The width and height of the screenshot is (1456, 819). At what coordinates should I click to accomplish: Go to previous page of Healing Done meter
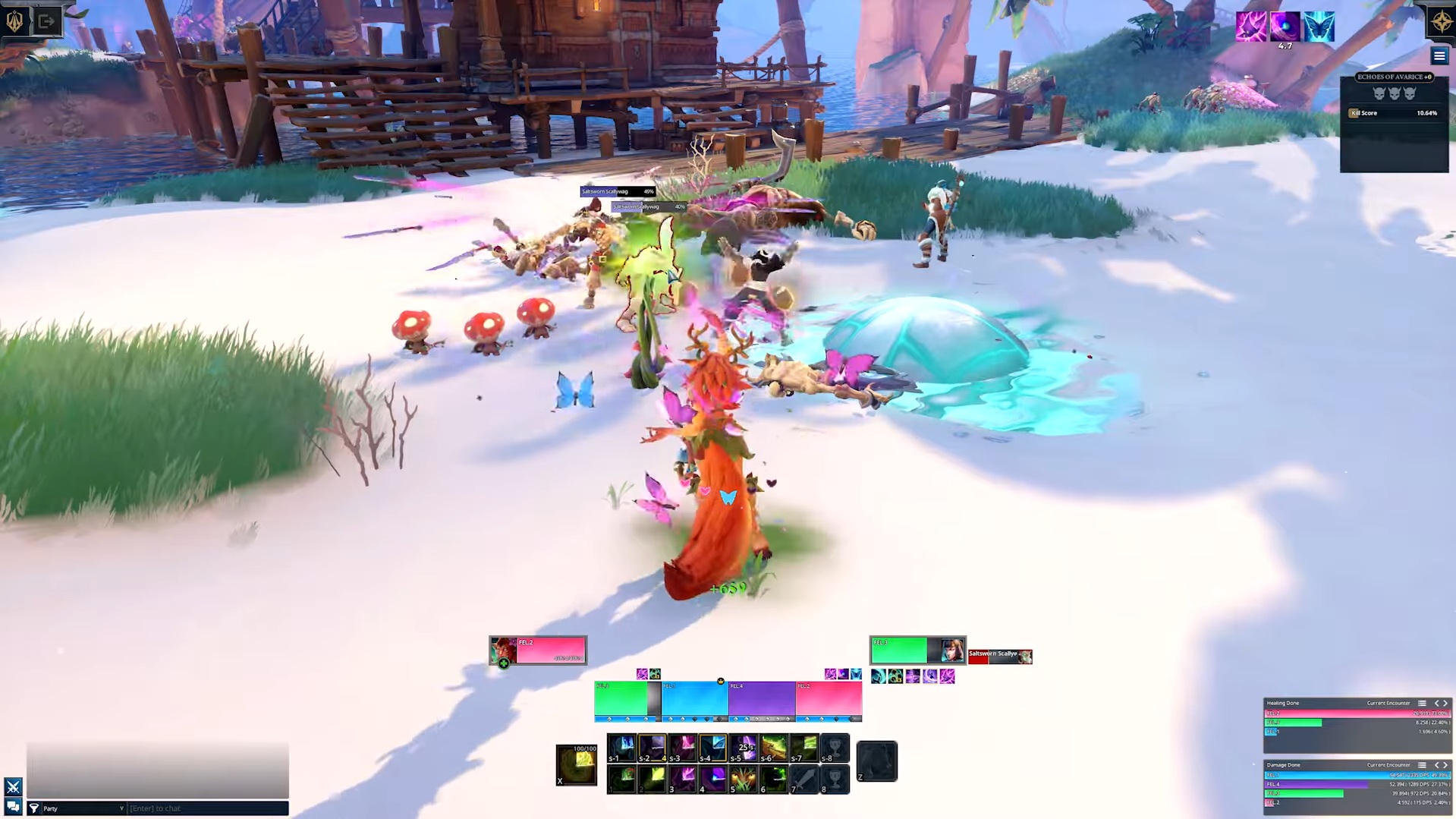point(1436,704)
